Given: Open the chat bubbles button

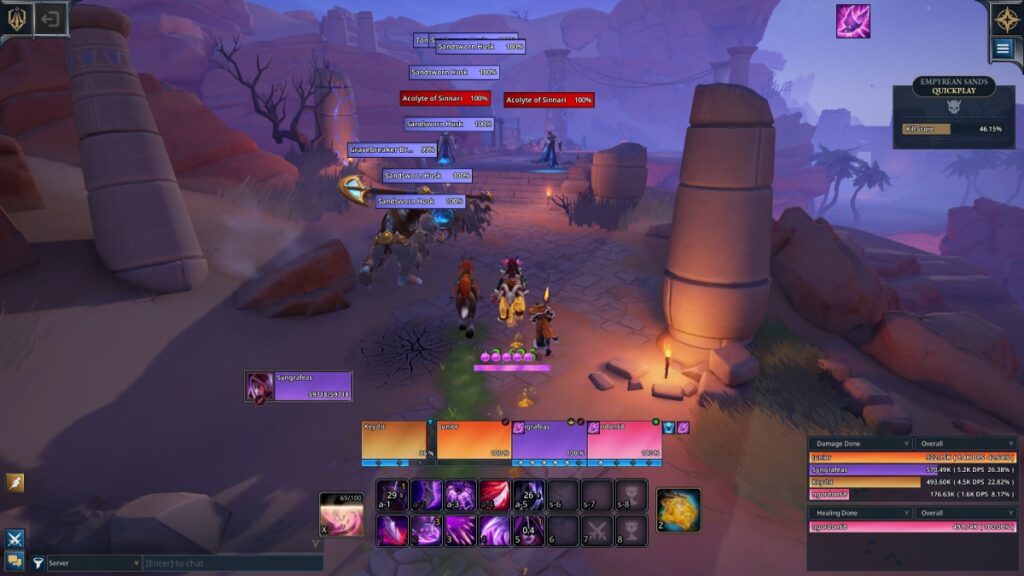Looking at the screenshot, I should pos(15,561).
